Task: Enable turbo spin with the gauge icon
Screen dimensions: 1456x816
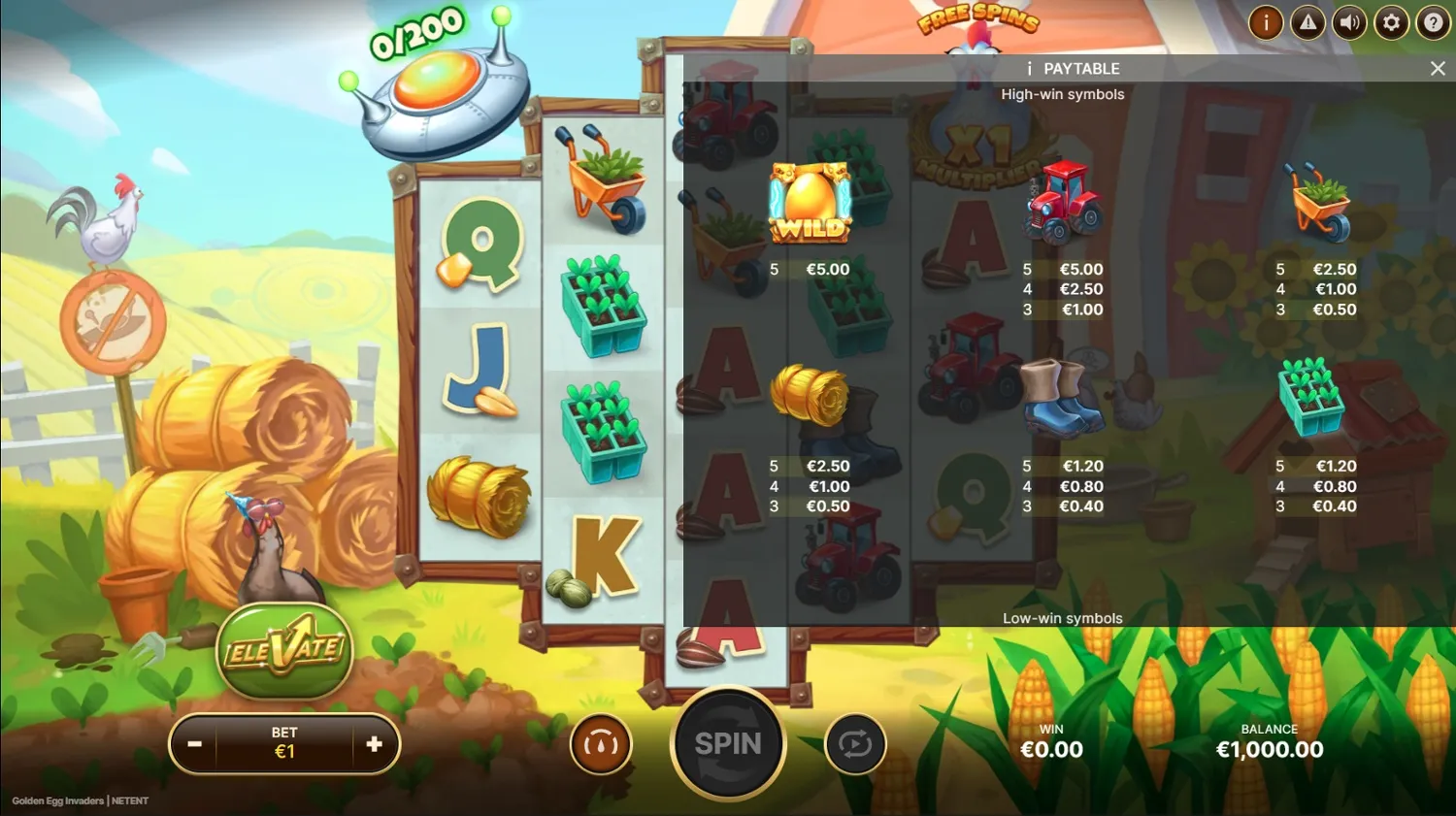Action: [601, 743]
